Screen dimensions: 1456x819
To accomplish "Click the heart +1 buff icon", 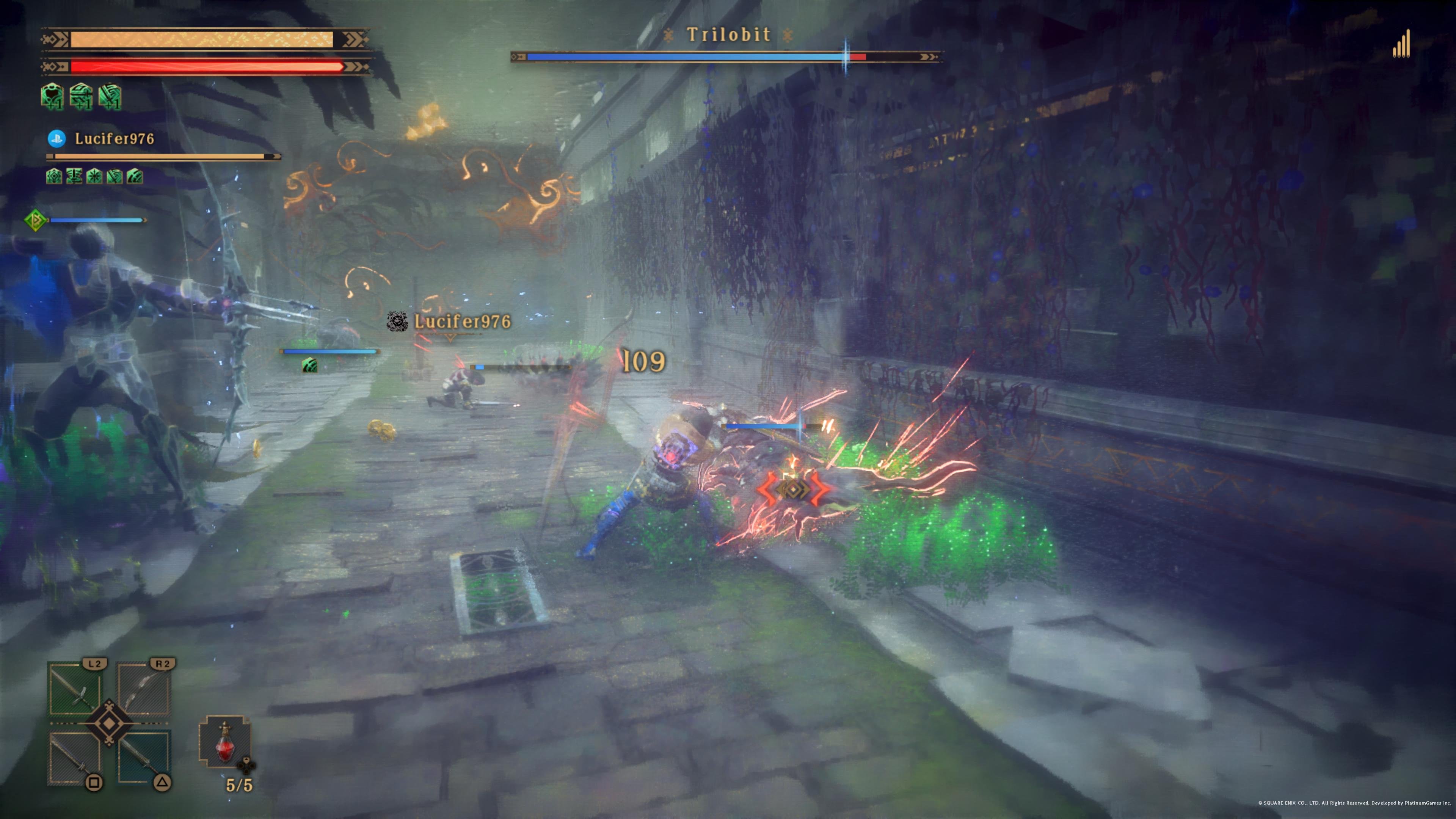I will coord(53,96).
